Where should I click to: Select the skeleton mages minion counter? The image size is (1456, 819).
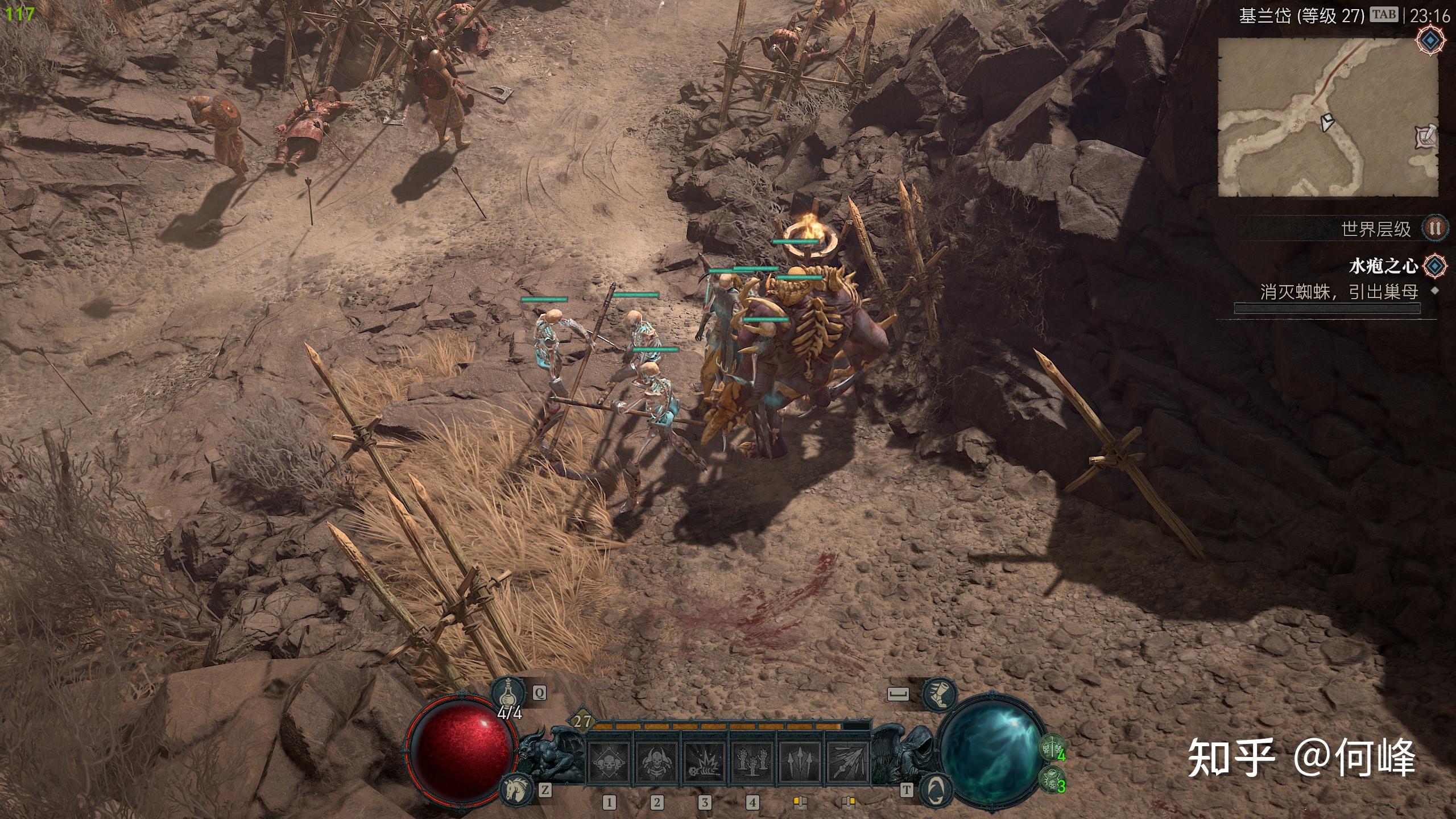tap(1052, 780)
